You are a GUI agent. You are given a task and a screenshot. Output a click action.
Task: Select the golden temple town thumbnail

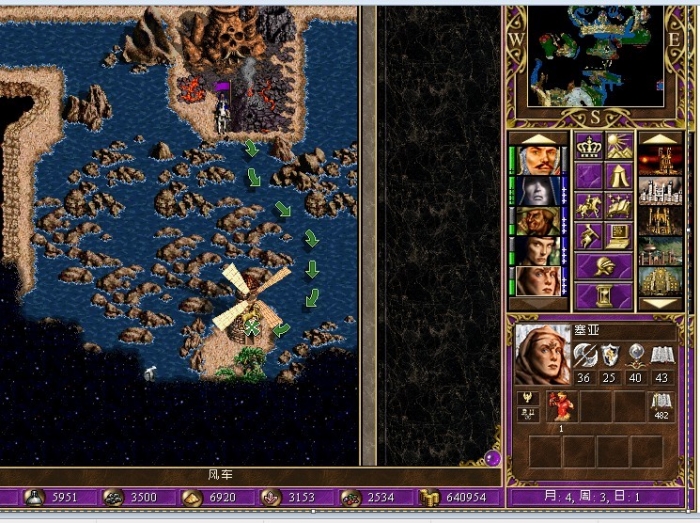tap(661, 280)
